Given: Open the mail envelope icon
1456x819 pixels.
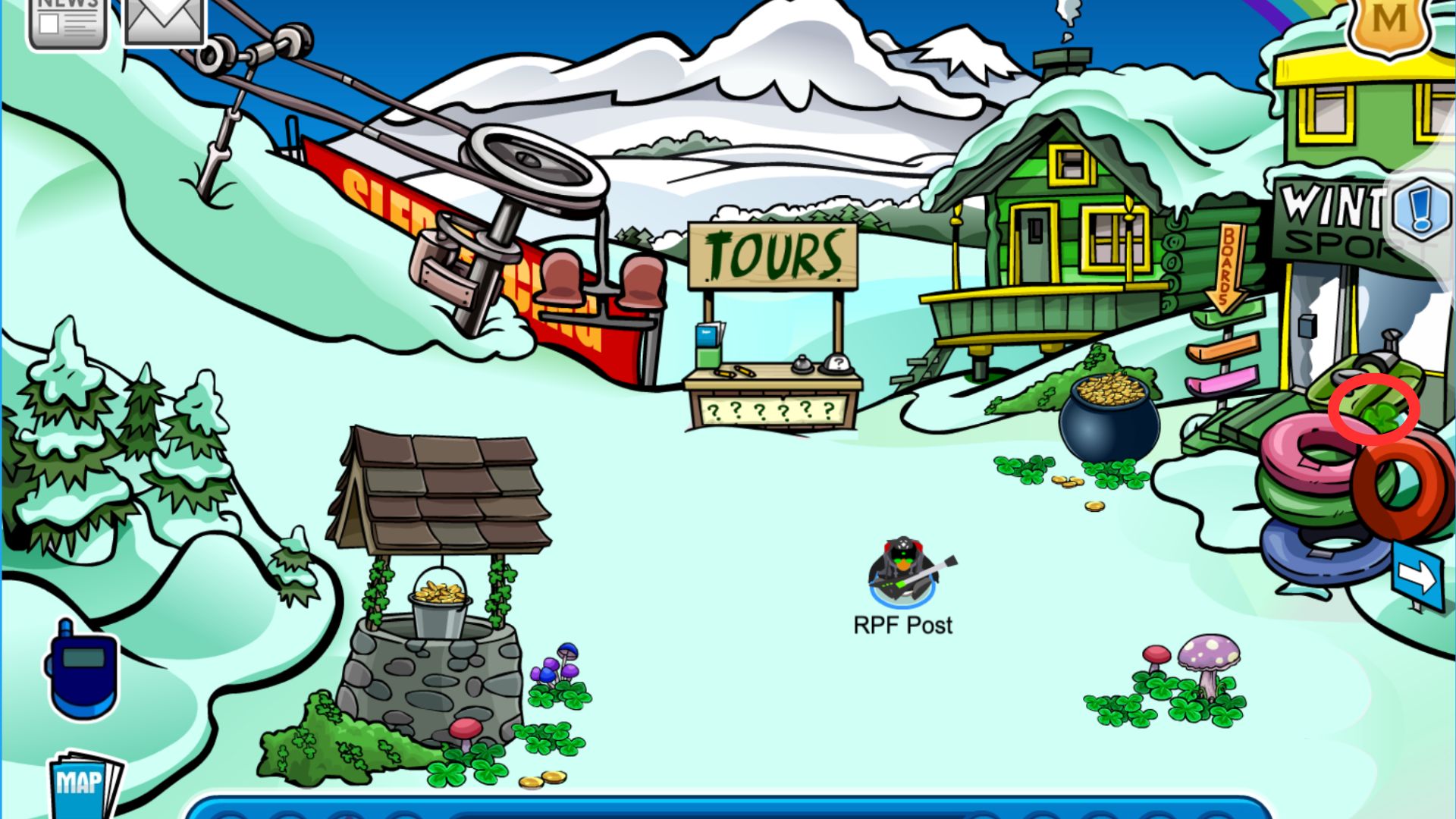Looking at the screenshot, I should tap(165, 20).
